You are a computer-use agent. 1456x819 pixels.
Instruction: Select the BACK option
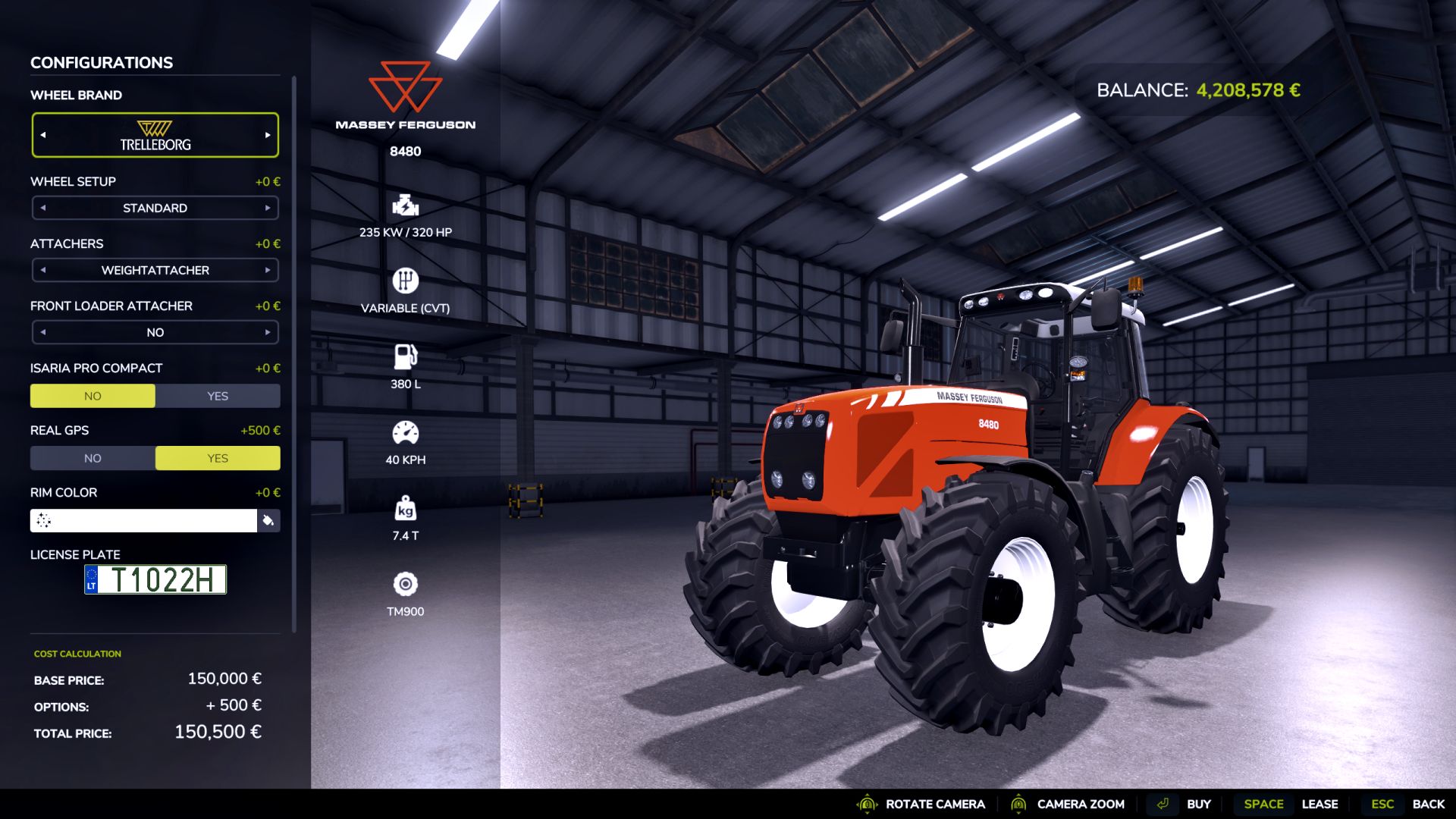(x=1429, y=803)
